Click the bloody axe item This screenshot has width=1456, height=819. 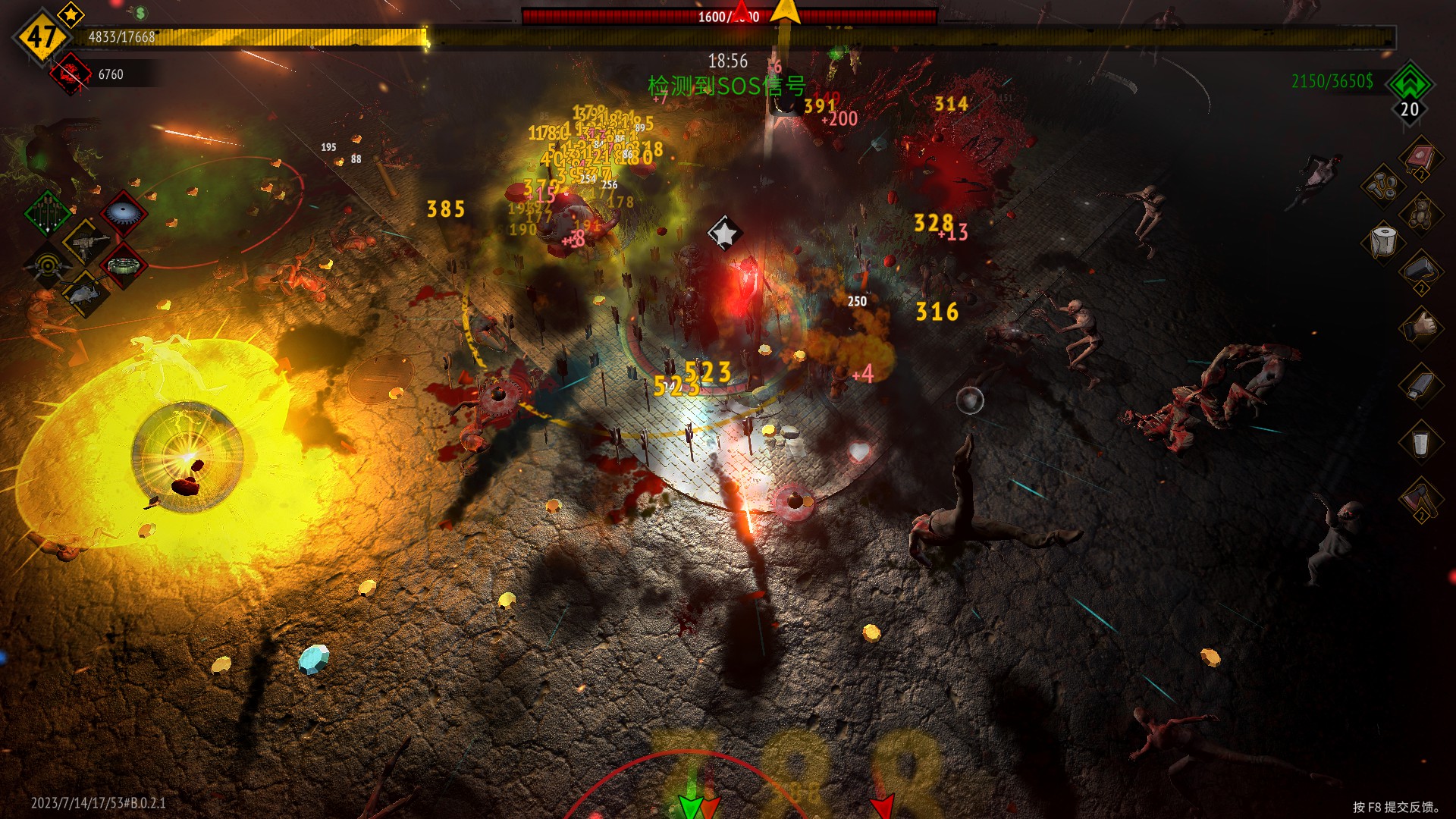[x=1420, y=499]
